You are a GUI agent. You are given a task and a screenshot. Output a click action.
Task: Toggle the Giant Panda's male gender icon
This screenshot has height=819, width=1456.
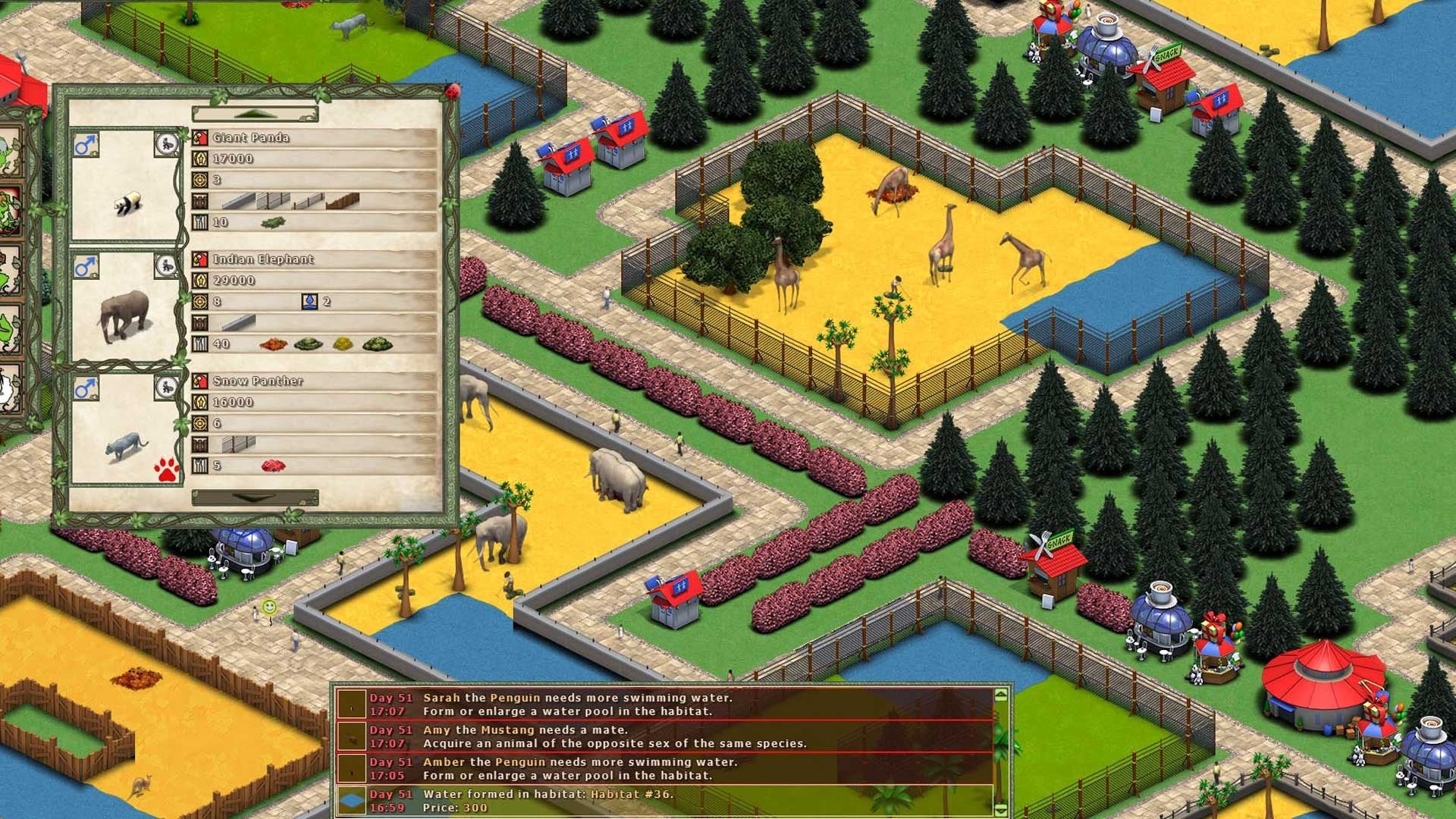click(86, 144)
